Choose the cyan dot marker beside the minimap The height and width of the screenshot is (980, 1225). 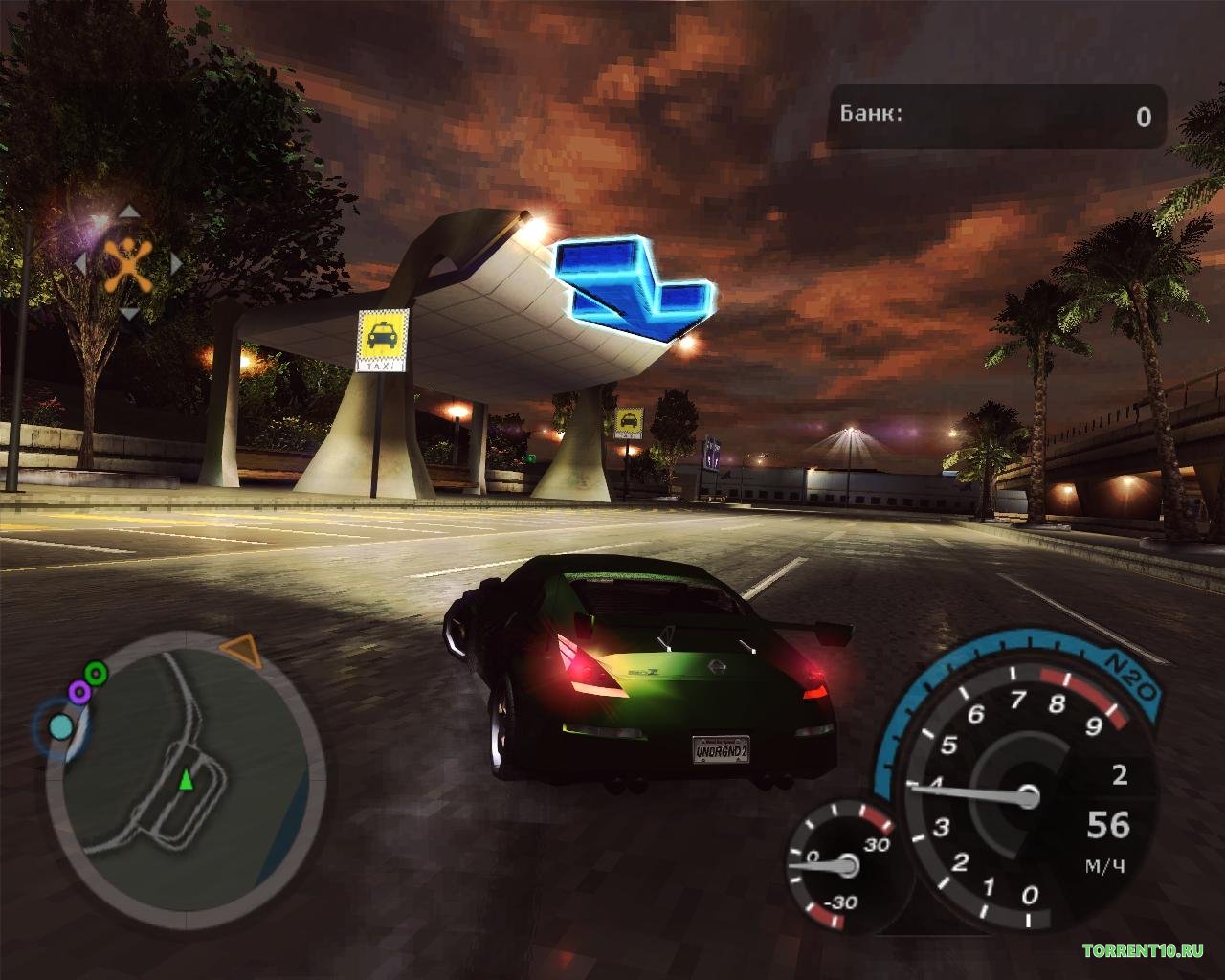[x=60, y=727]
